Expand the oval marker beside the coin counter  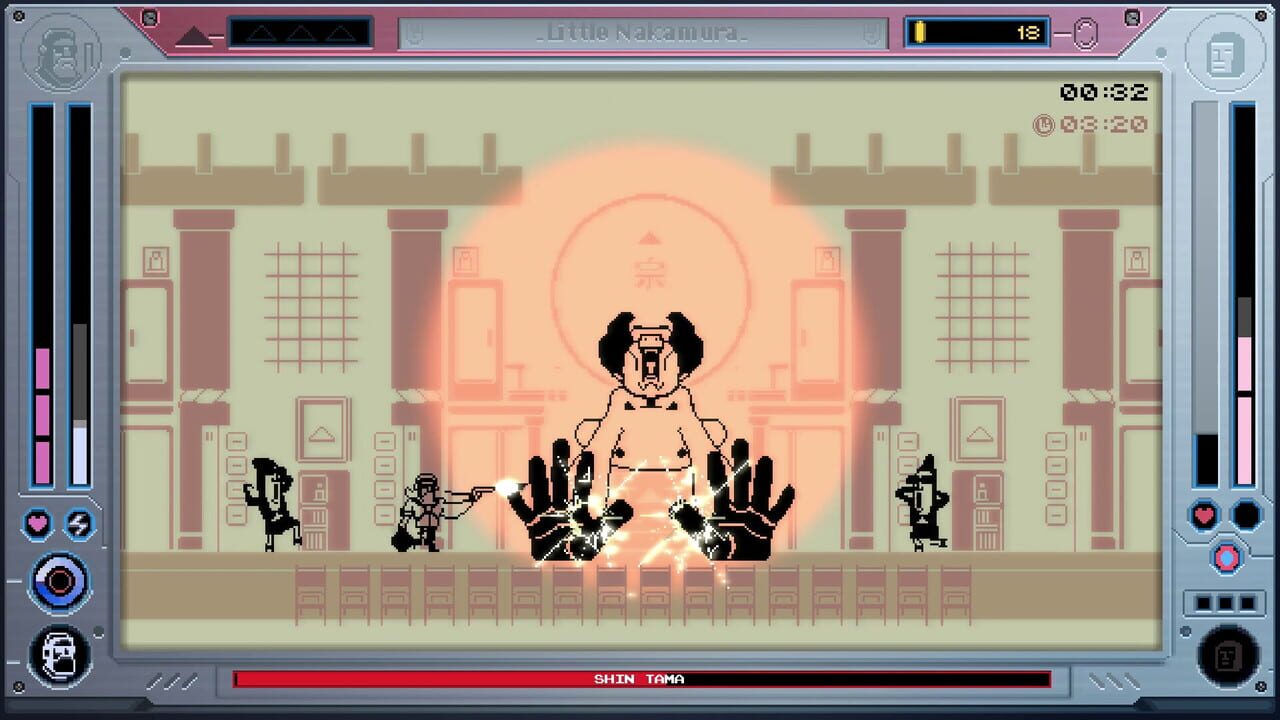(x=1084, y=33)
